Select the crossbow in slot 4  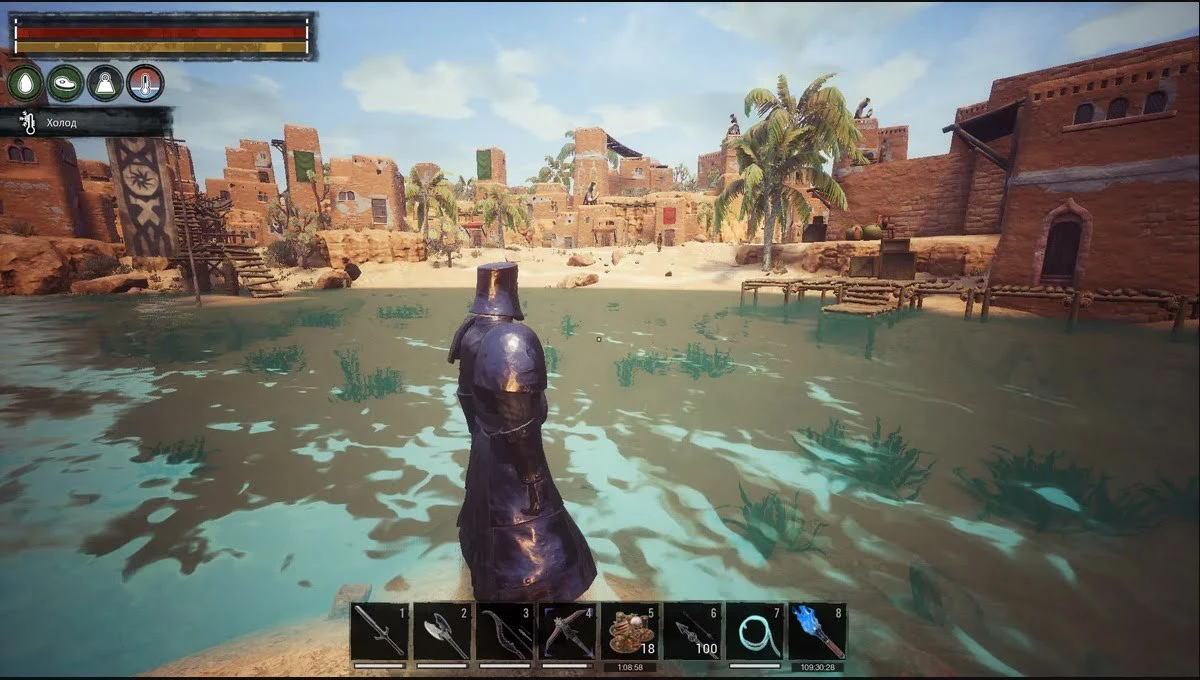pos(567,632)
